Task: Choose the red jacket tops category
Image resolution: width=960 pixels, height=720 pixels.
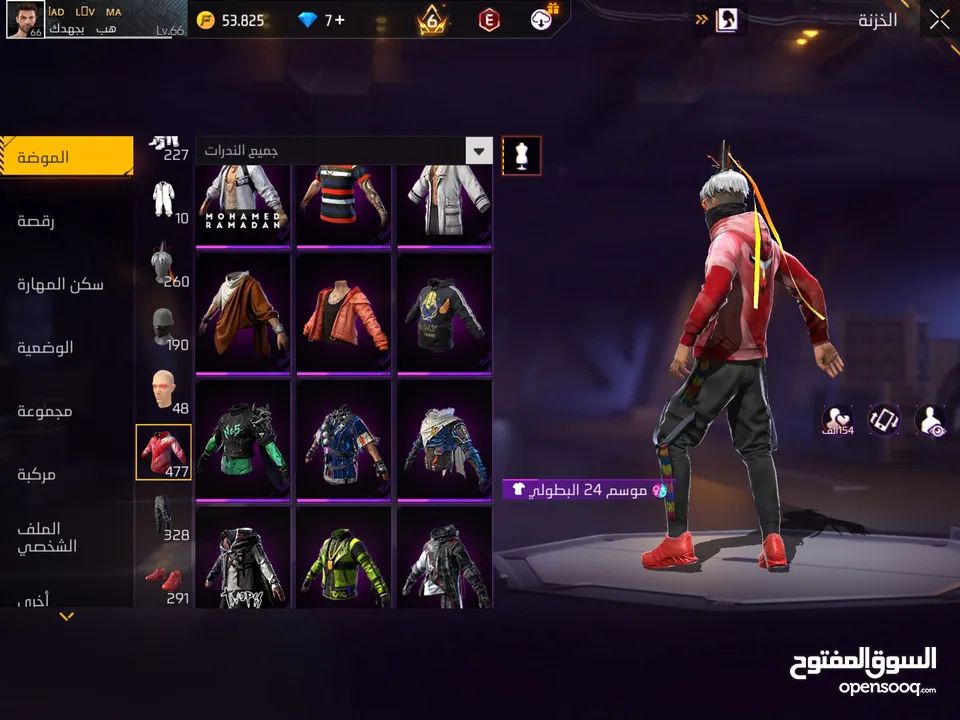Action: coord(163,452)
